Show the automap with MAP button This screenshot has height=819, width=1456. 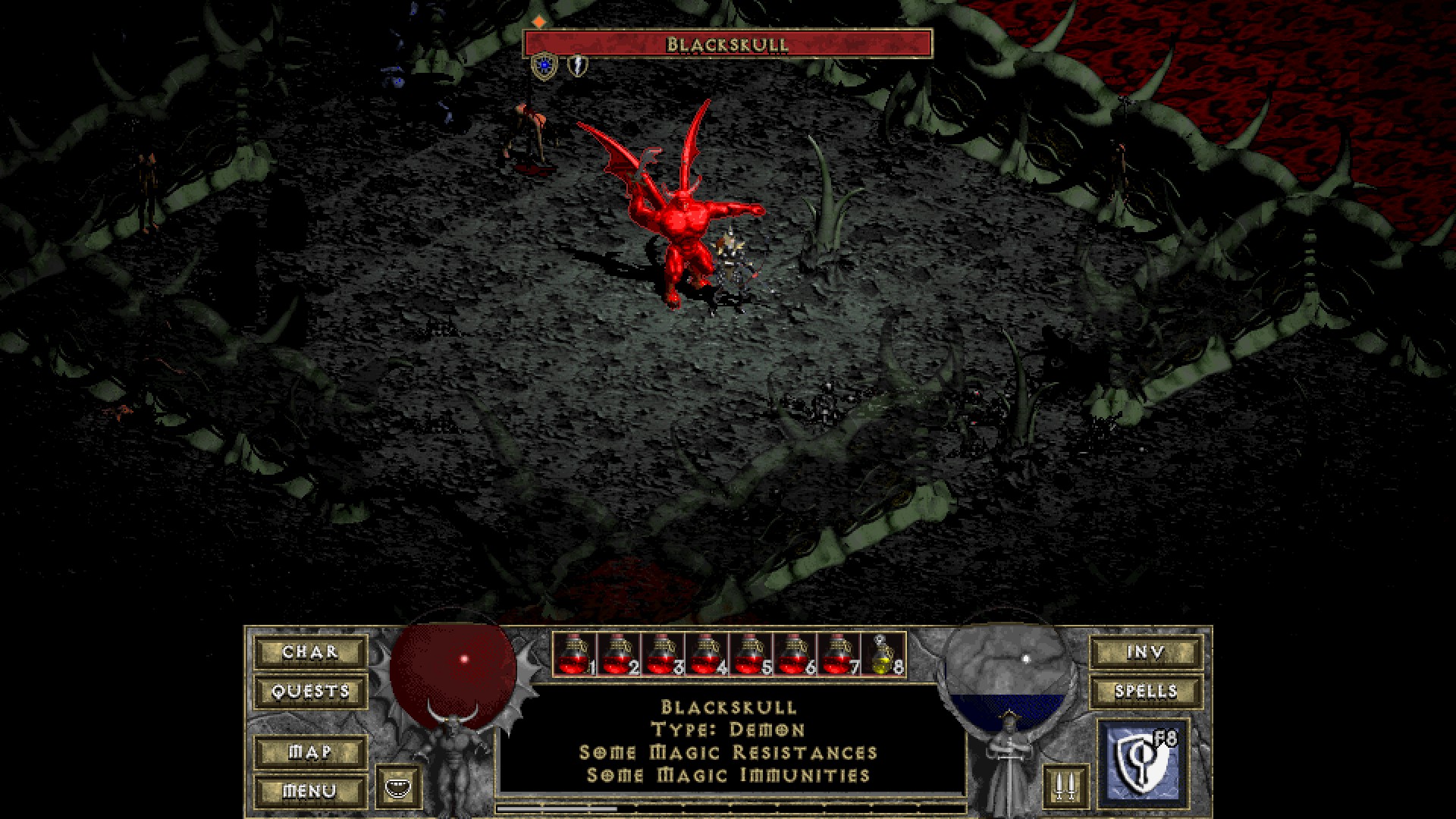[310, 752]
